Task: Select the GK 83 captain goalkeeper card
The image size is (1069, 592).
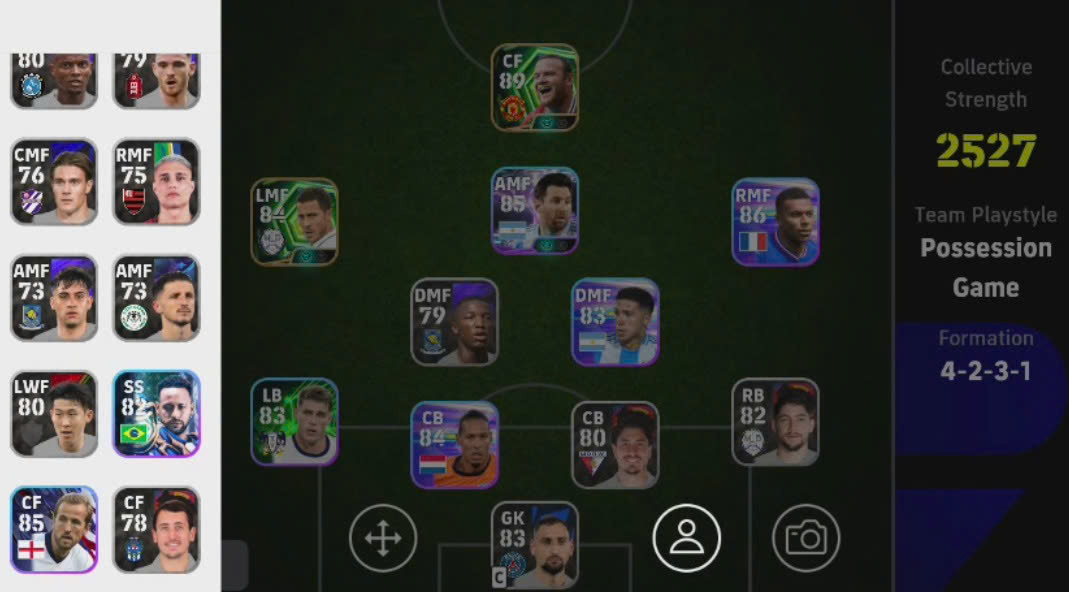Action: point(534,545)
